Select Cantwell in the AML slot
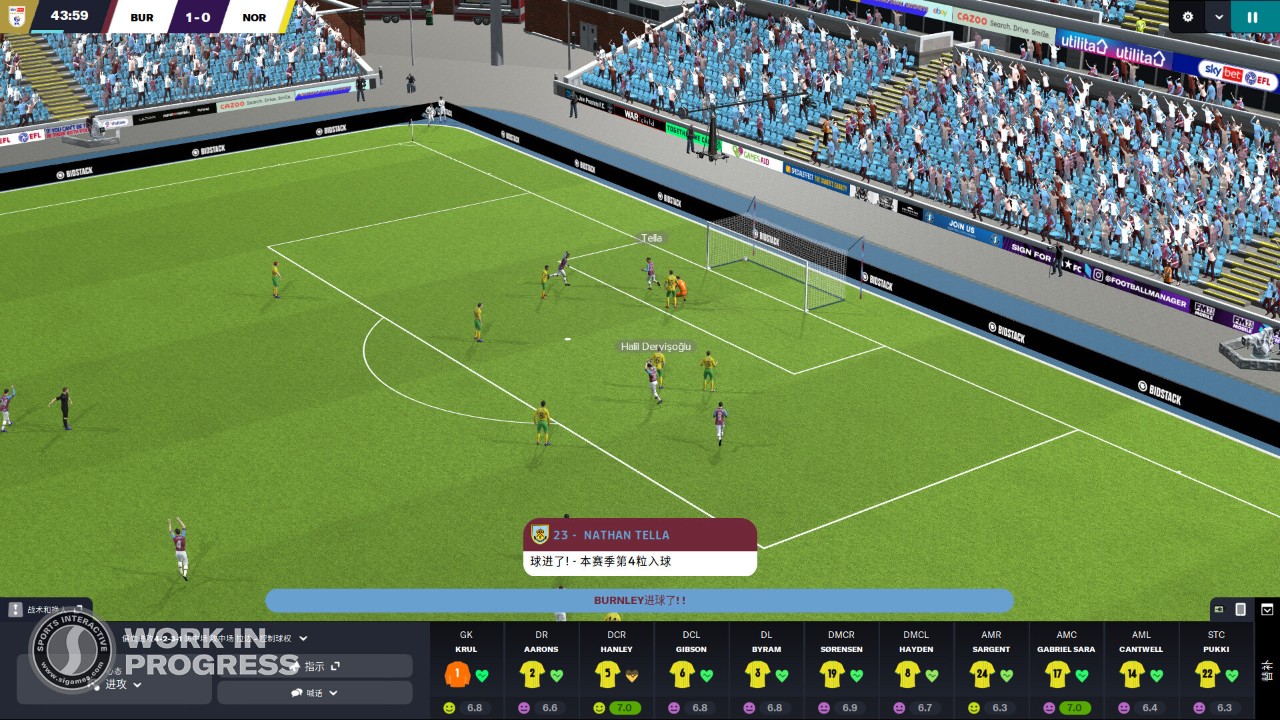 [1141, 671]
